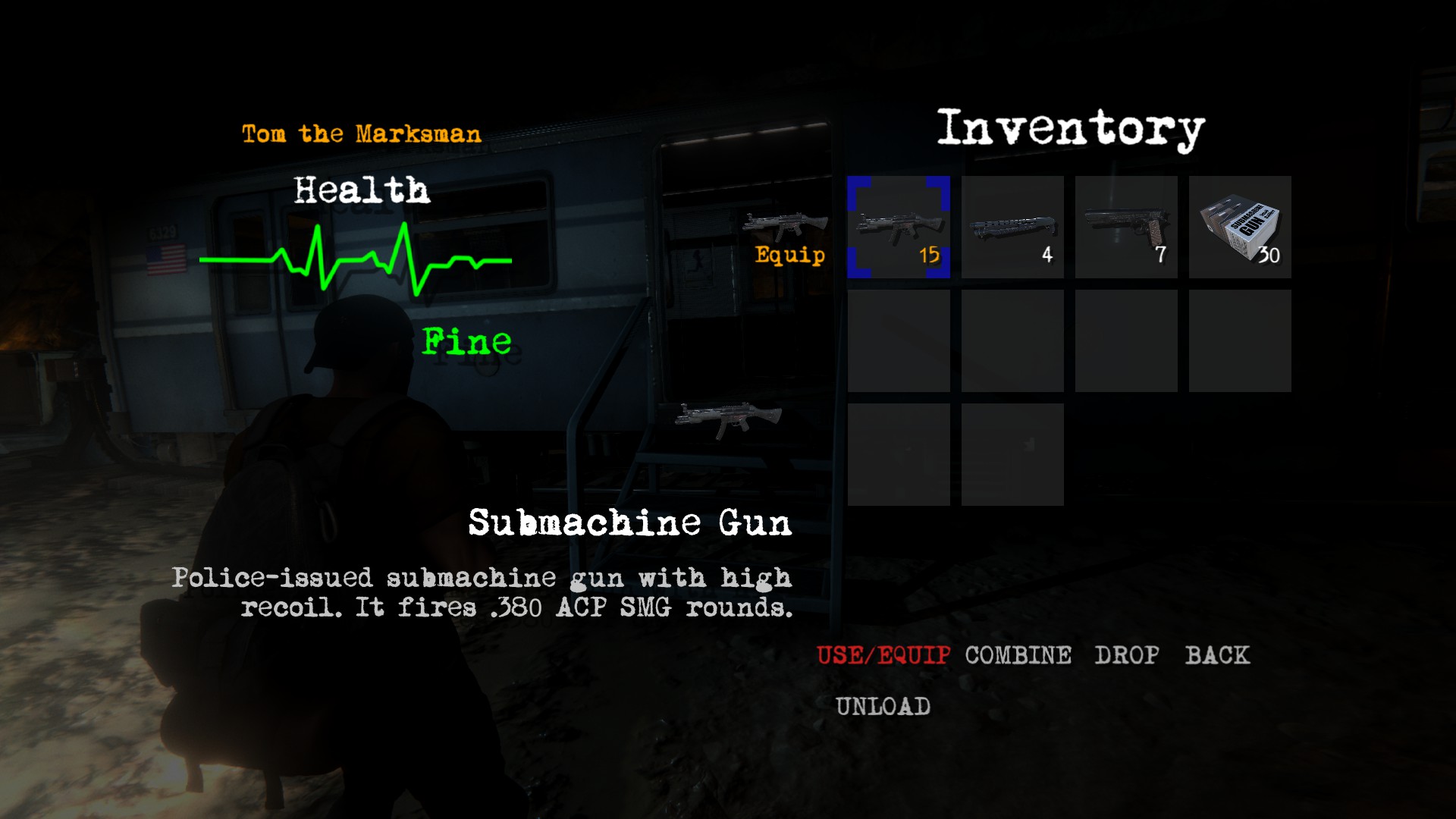Pick the Submachine Gun ammo box
1456x819 pixels.
pyautogui.click(x=1240, y=227)
